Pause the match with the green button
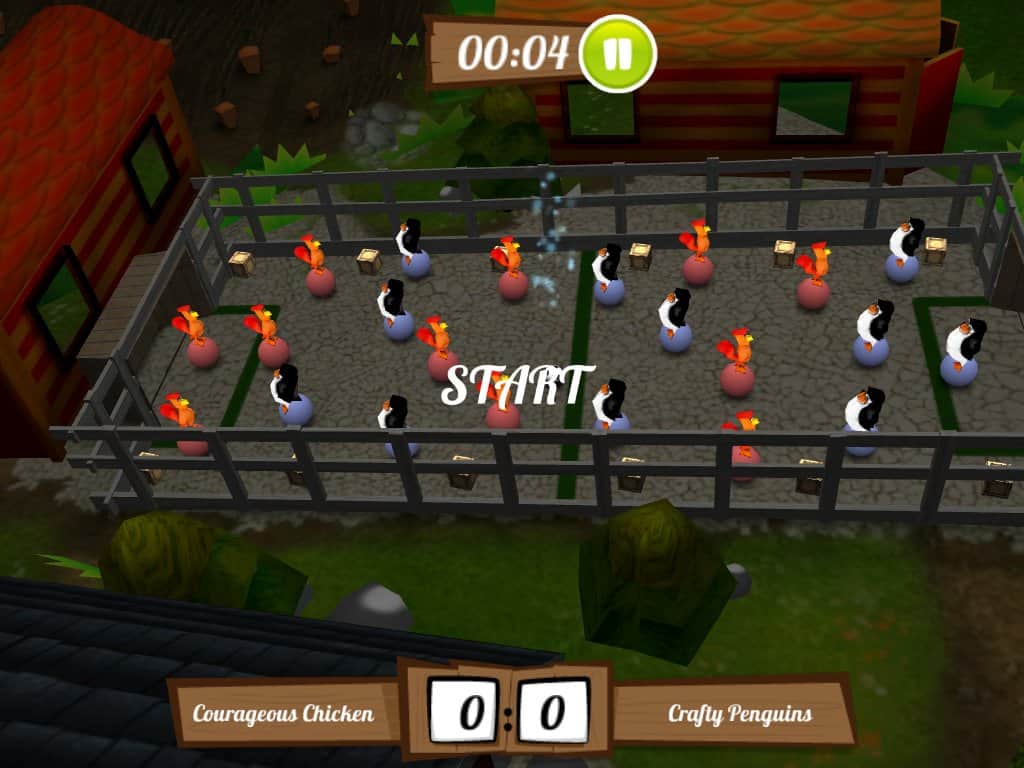This screenshot has width=1024, height=768. [617, 54]
